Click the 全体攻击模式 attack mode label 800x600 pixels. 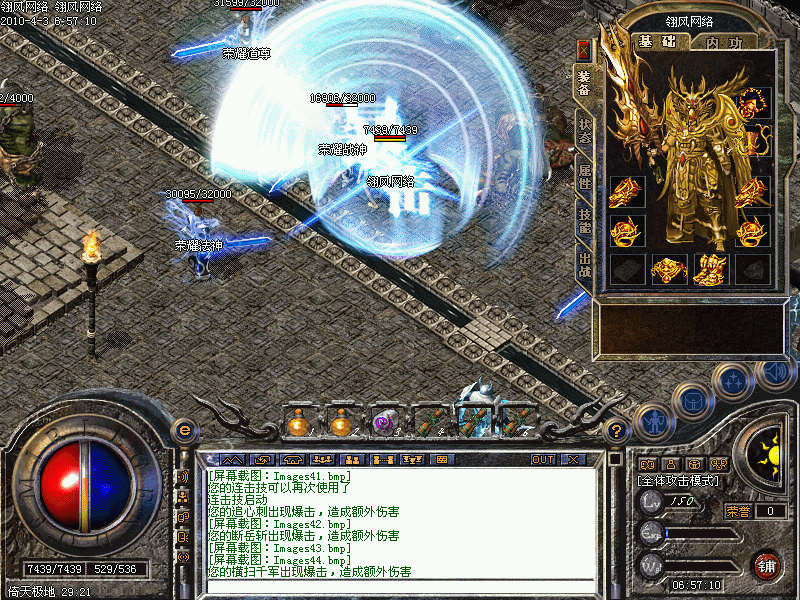coord(676,481)
